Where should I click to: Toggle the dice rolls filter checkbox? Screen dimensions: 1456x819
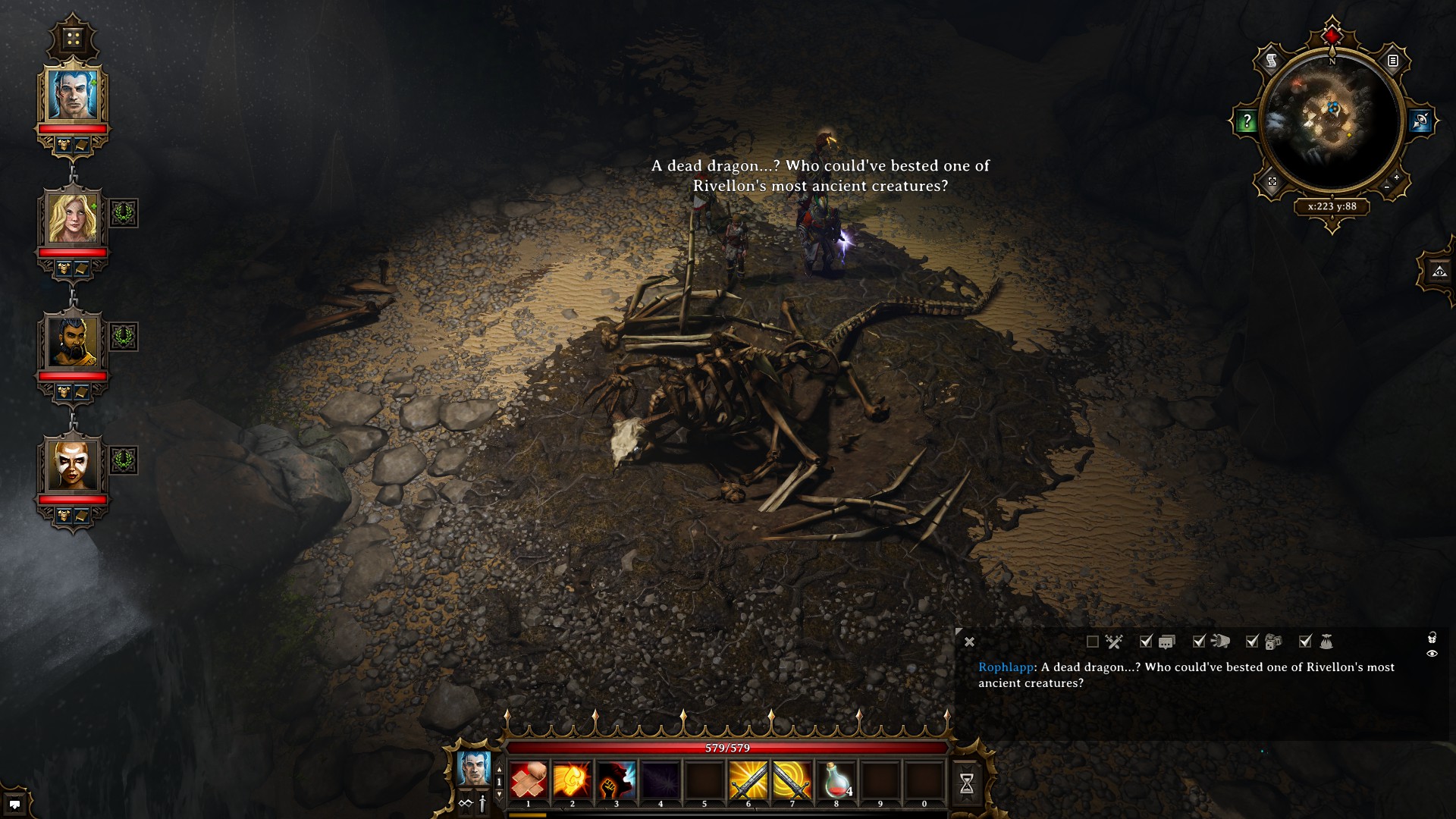(x=1252, y=642)
